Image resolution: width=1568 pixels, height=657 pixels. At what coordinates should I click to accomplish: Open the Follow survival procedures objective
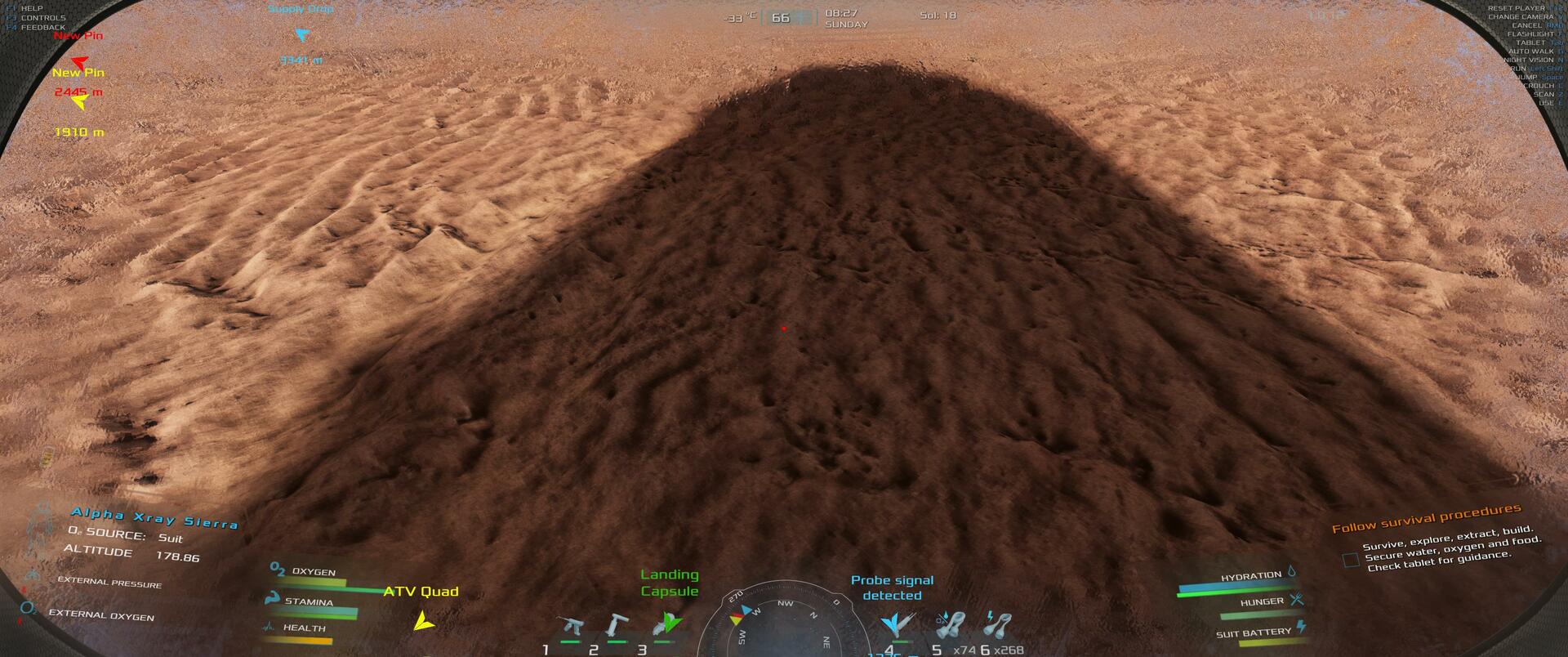[1426, 519]
